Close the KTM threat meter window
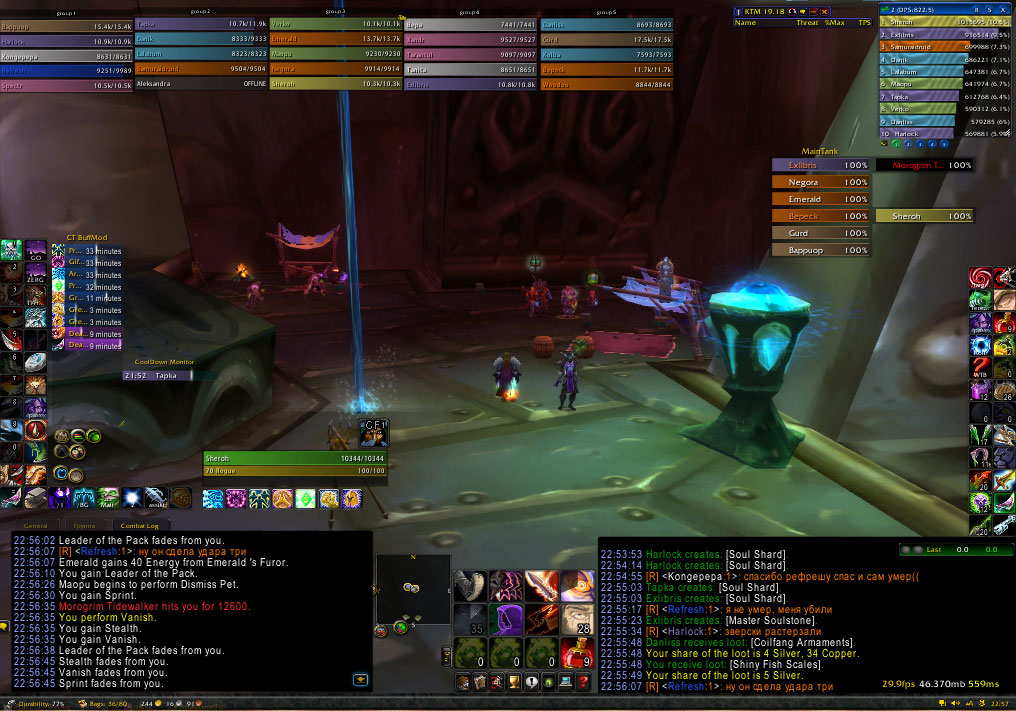Screen dimensions: 1016x711 pos(825,10)
